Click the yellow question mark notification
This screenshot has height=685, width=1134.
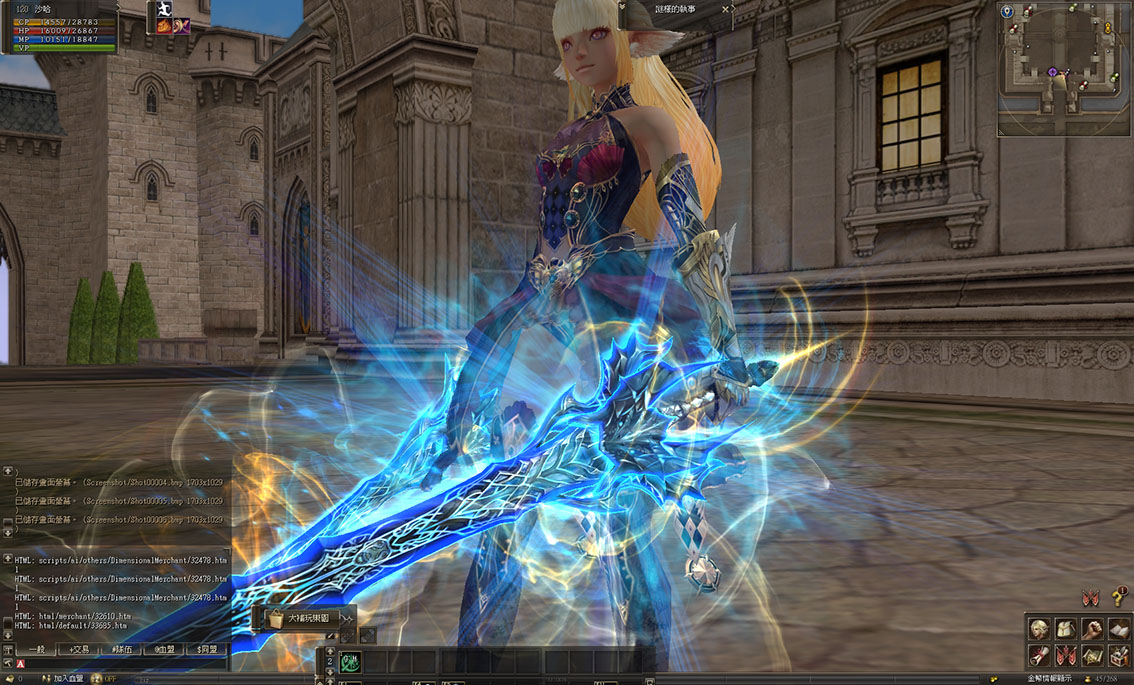pos(1118,598)
